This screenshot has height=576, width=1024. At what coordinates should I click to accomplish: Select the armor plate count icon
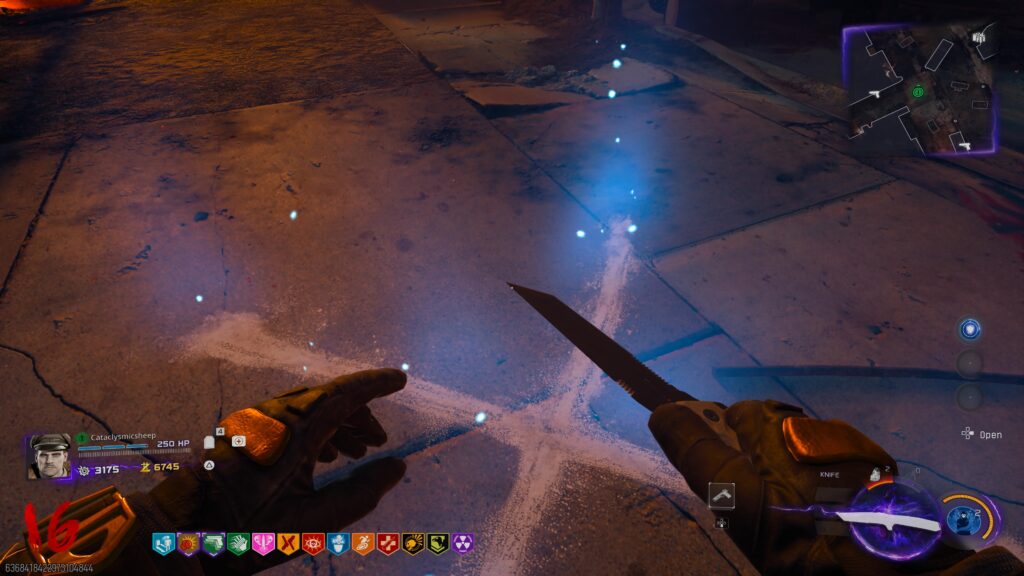tap(210, 441)
